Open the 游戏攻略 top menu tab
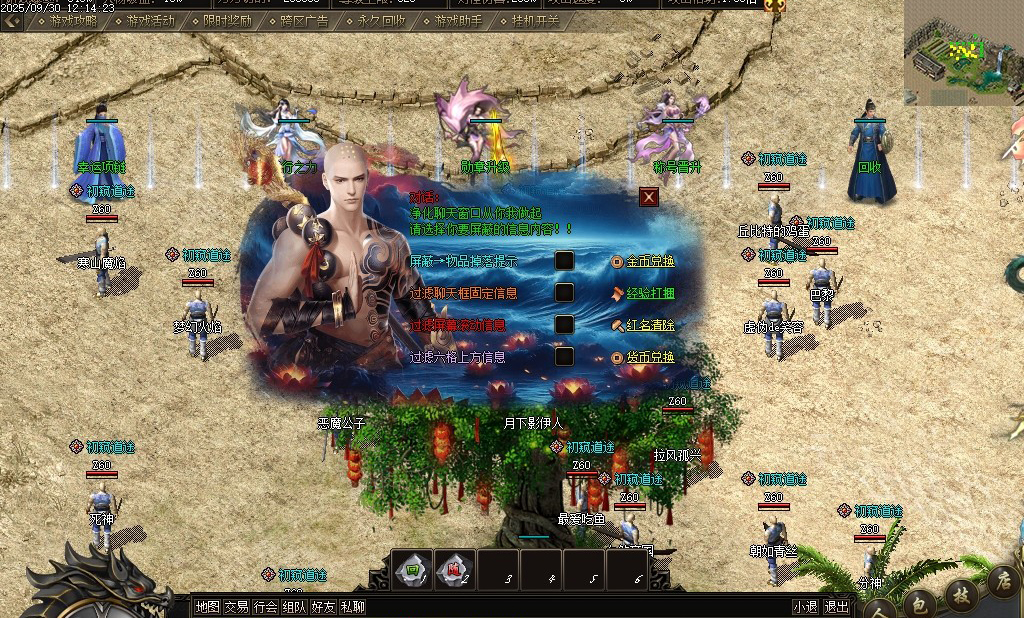Viewport: 1024px width, 618px height. pyautogui.click(x=74, y=20)
